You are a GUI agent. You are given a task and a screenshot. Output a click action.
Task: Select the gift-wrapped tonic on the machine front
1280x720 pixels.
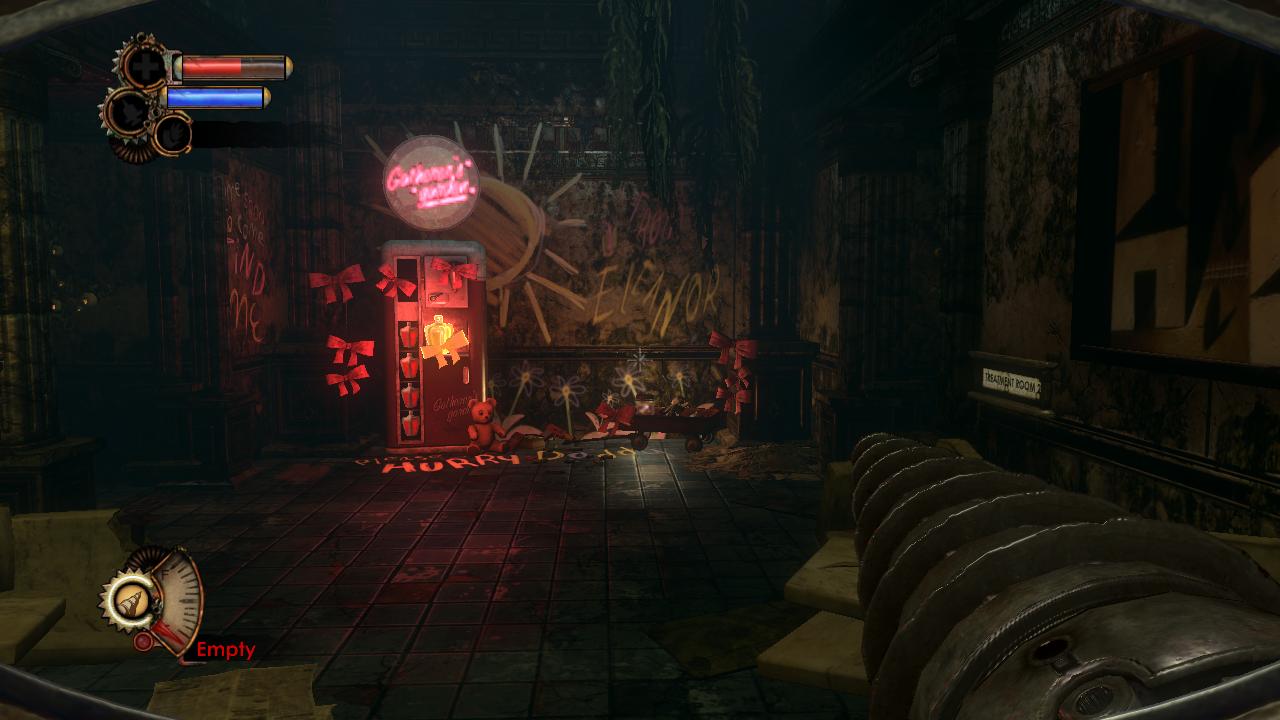click(443, 352)
